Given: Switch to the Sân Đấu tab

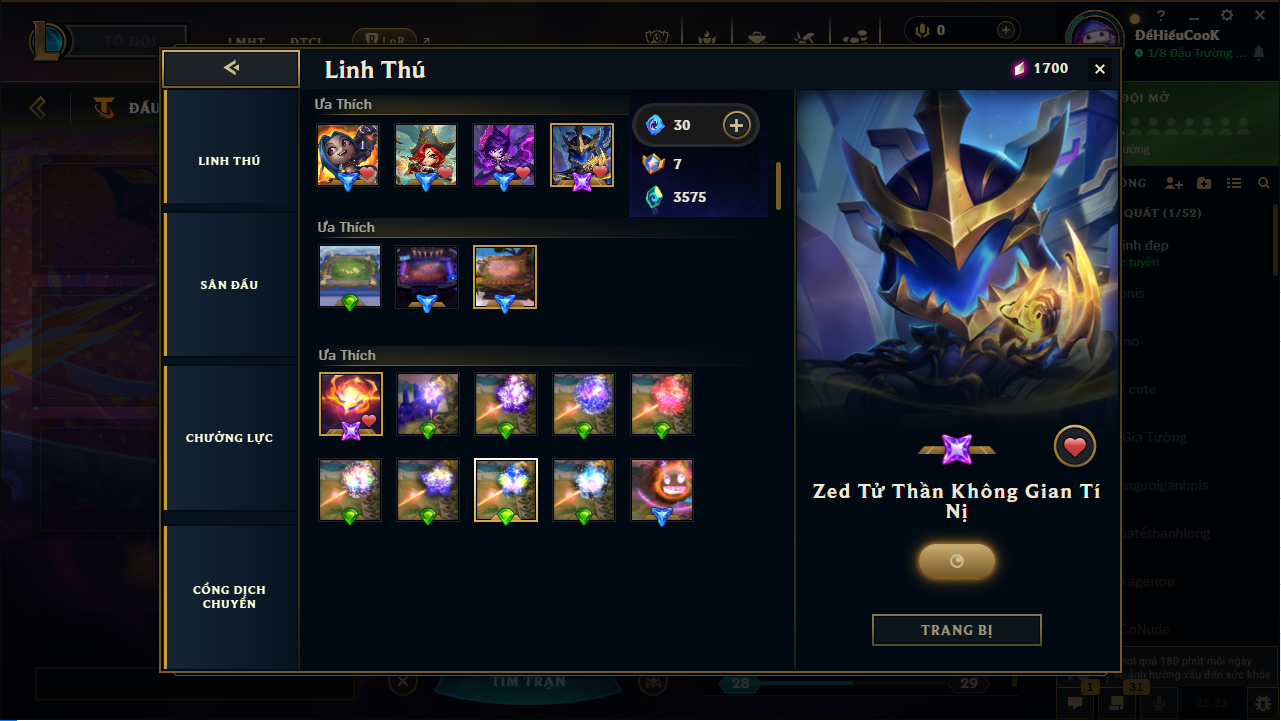Looking at the screenshot, I should pyautogui.click(x=229, y=285).
